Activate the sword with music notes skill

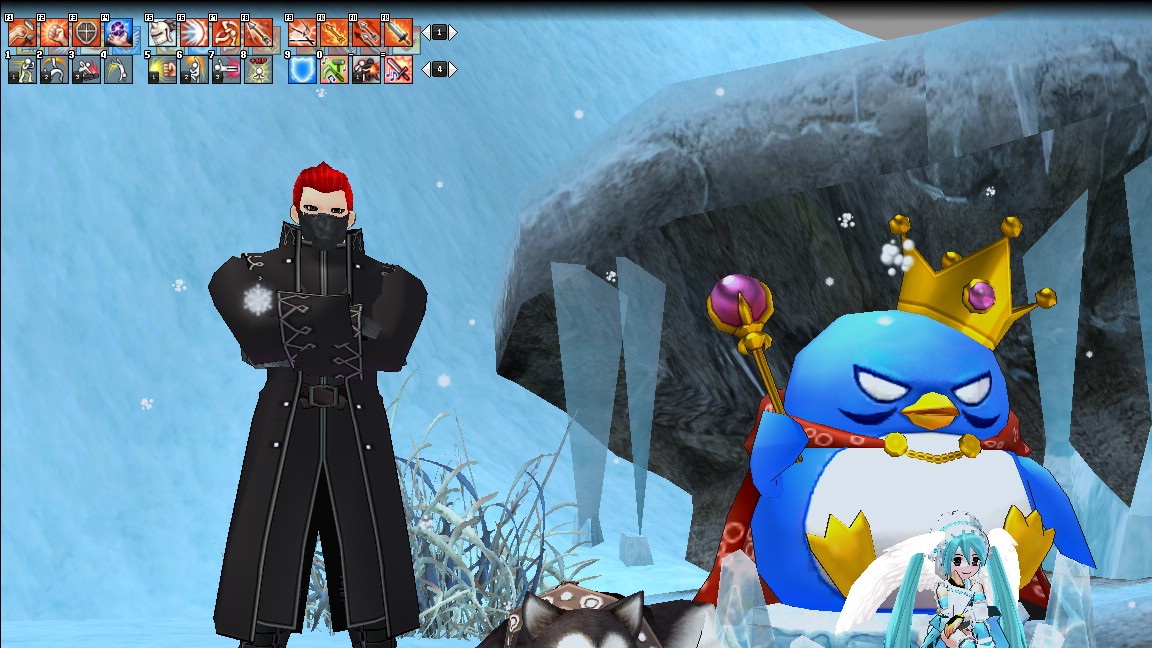coord(398,70)
